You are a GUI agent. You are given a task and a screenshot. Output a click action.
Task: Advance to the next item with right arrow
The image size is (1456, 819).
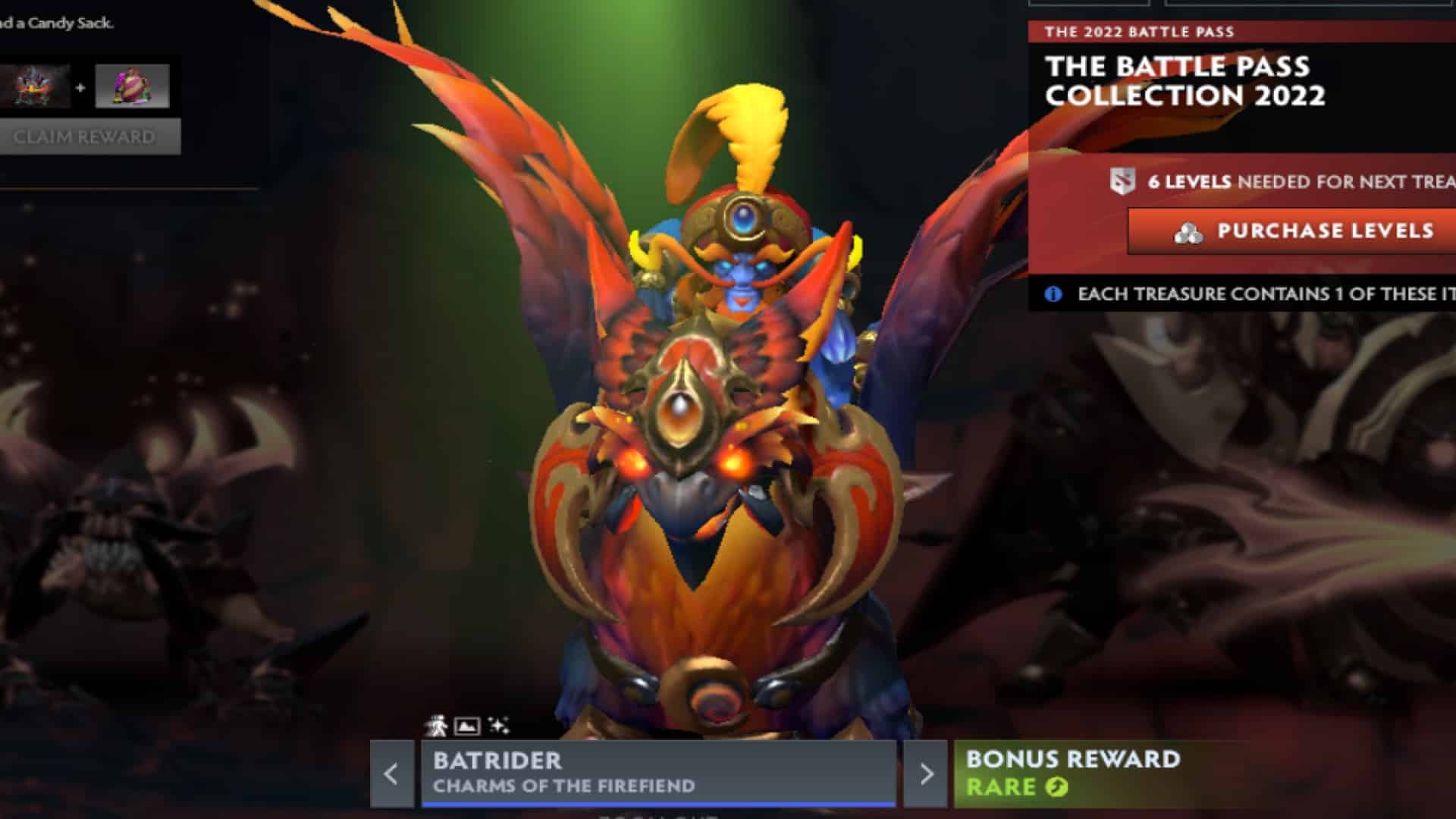(928, 773)
